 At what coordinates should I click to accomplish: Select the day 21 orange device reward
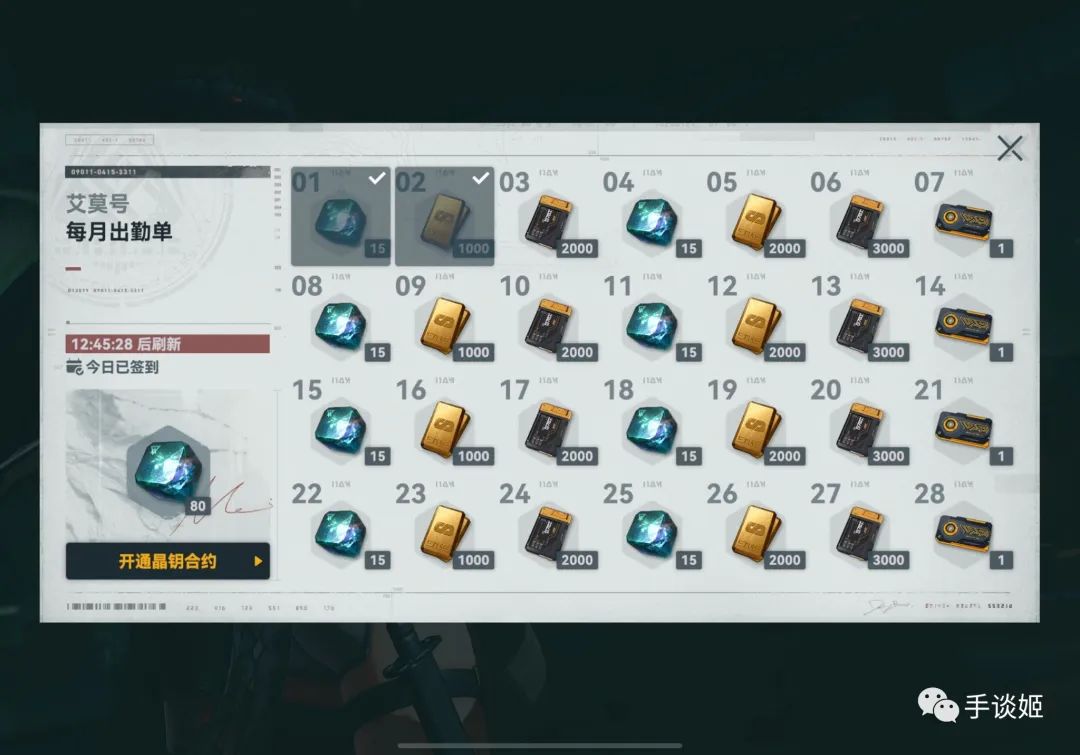coord(964,429)
